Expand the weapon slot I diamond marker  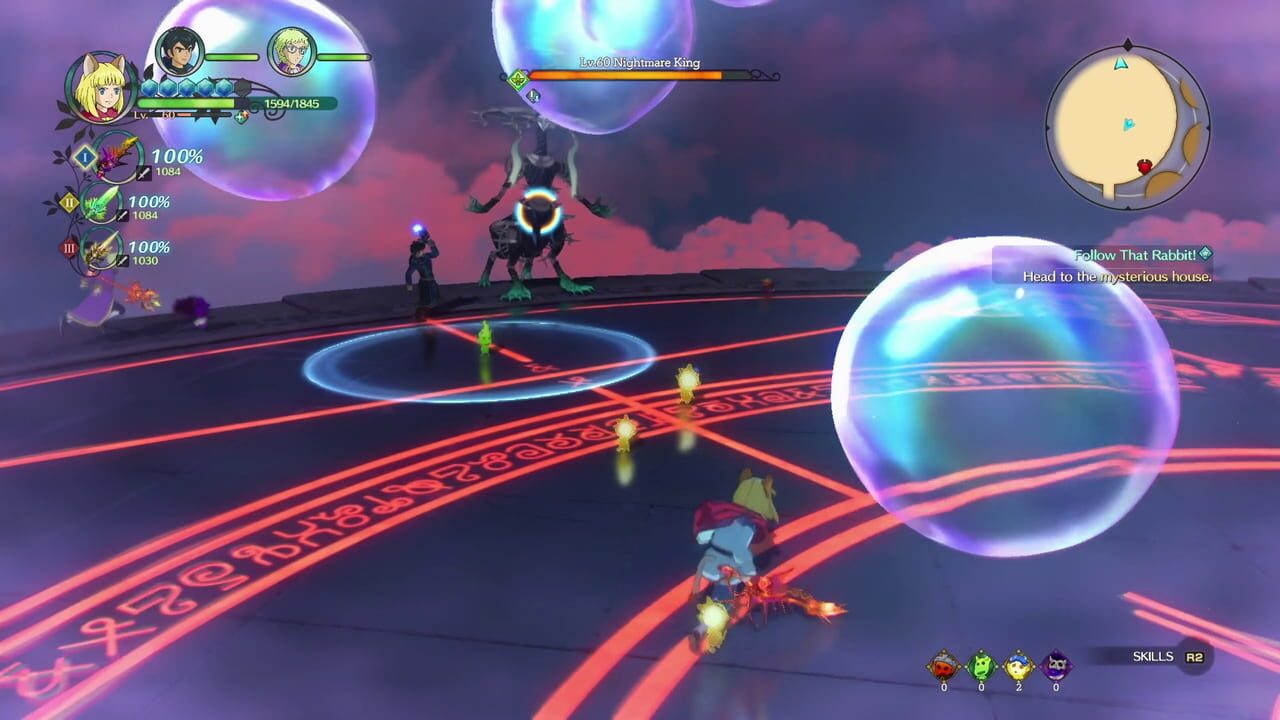click(x=85, y=158)
